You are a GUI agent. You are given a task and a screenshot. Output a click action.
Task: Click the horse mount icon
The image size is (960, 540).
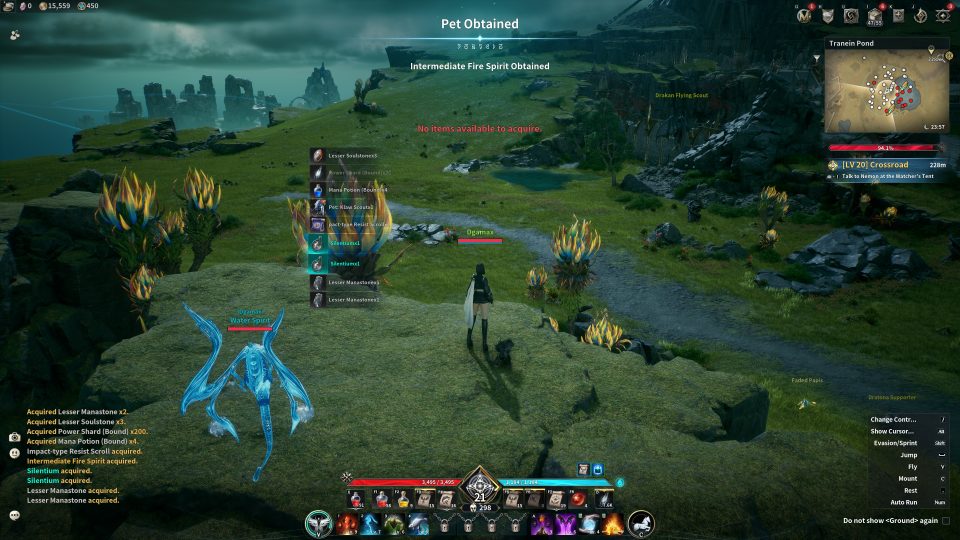pos(641,522)
